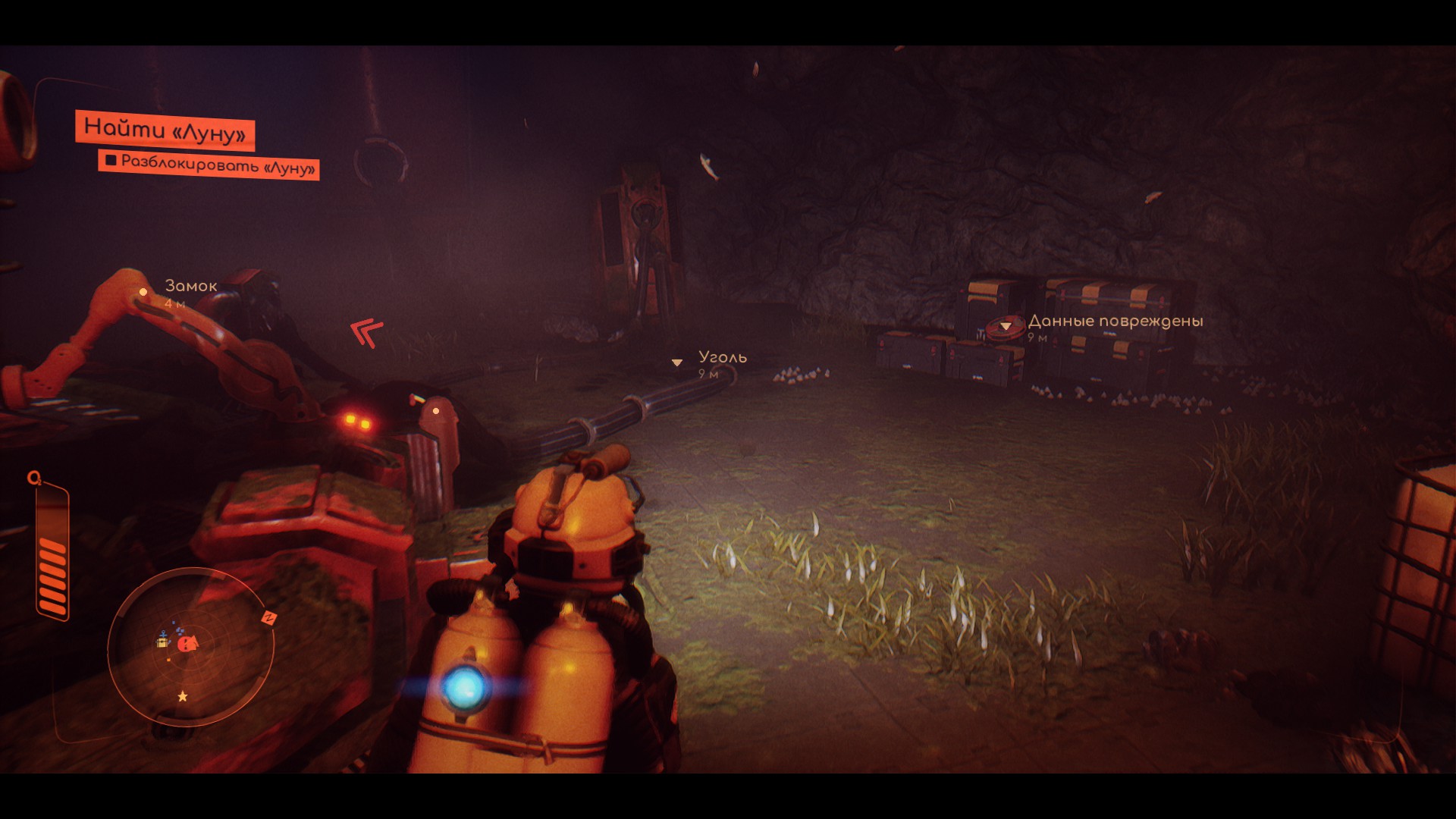Select the «Разблокировать «Луну»» objective
Viewport: 1456px width, 819px height.
click(x=209, y=164)
